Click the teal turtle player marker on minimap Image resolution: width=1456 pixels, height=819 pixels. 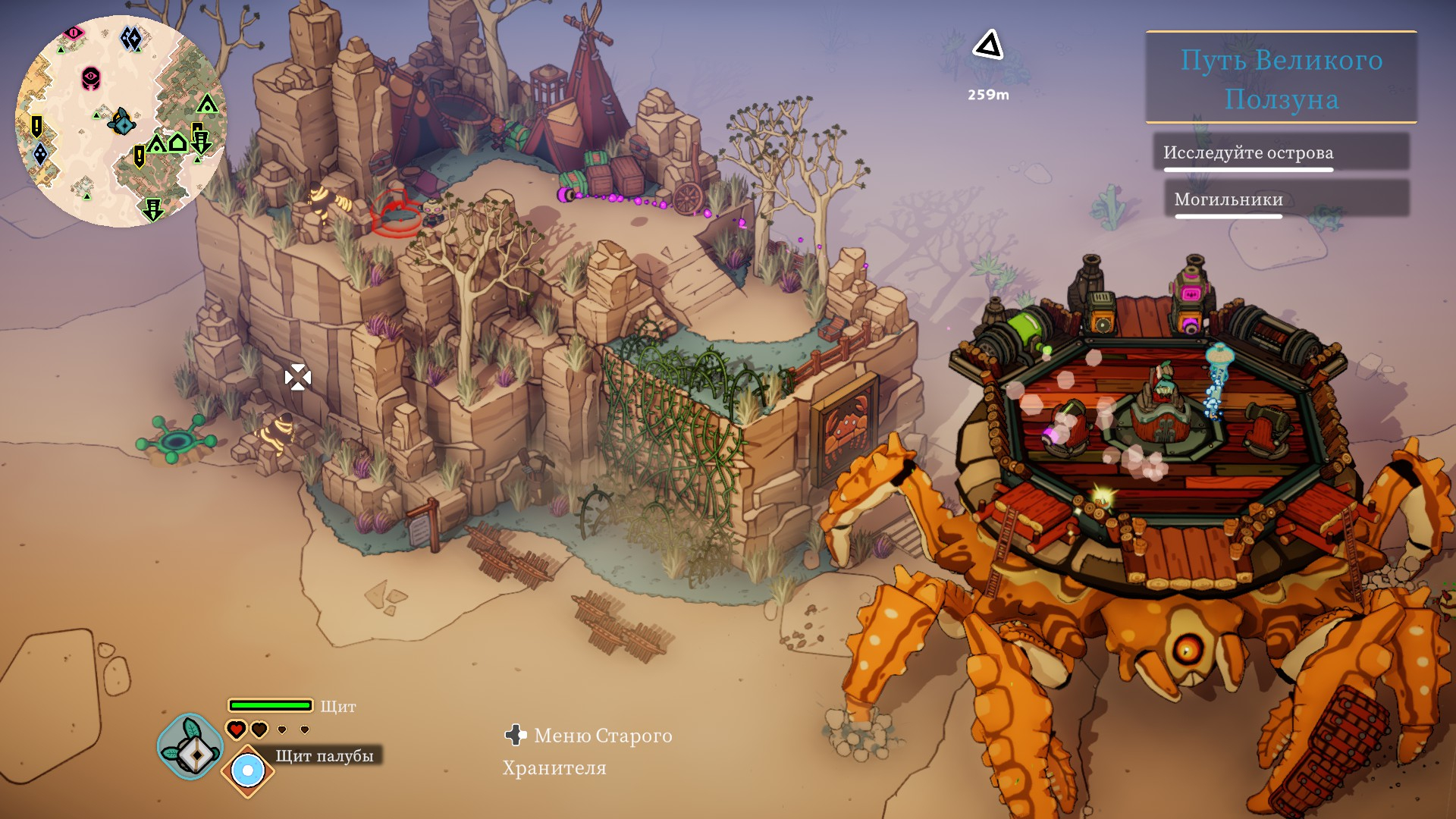121,121
